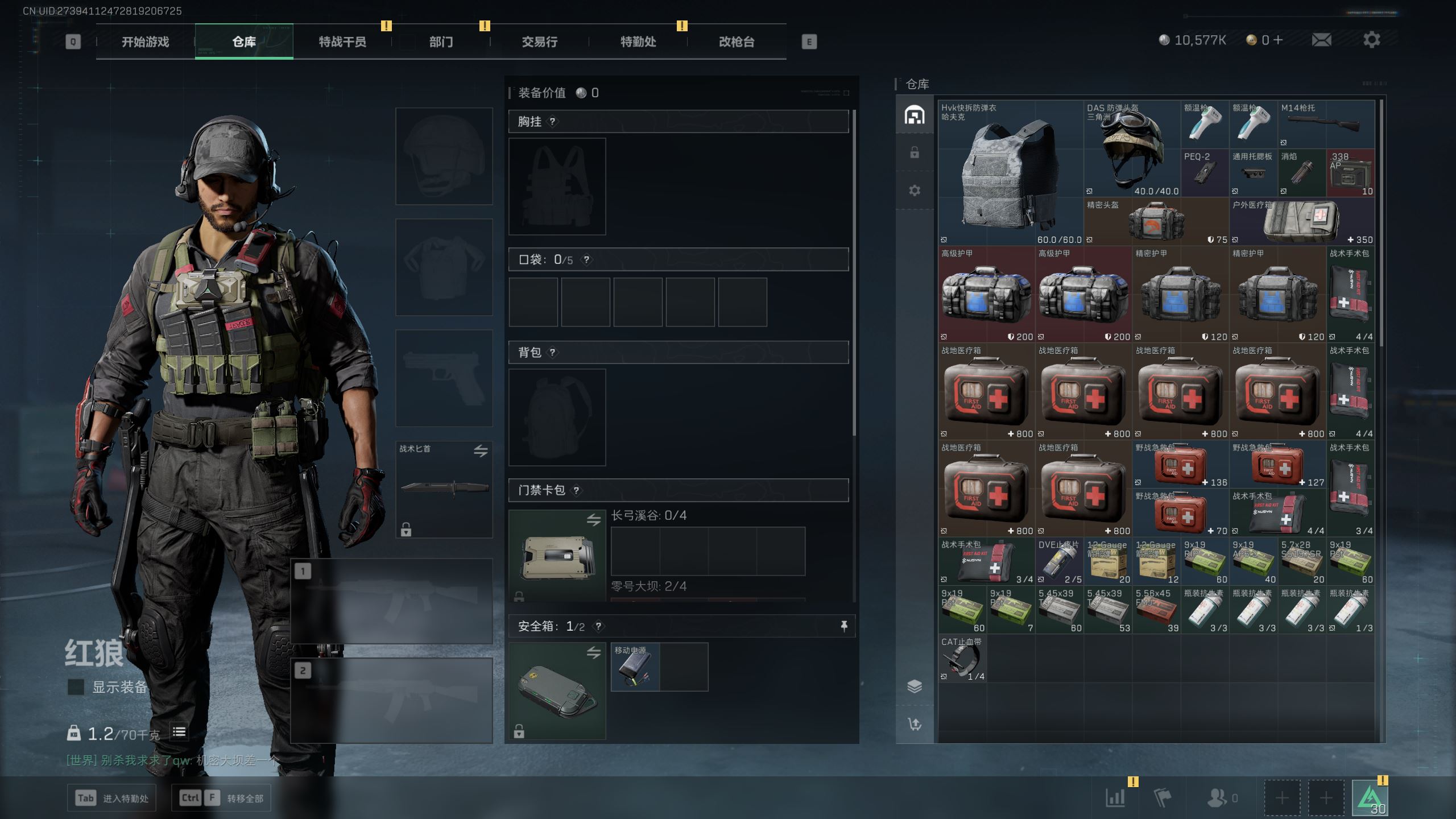
Task: Open the settings gear at top right
Action: pyautogui.click(x=1371, y=40)
